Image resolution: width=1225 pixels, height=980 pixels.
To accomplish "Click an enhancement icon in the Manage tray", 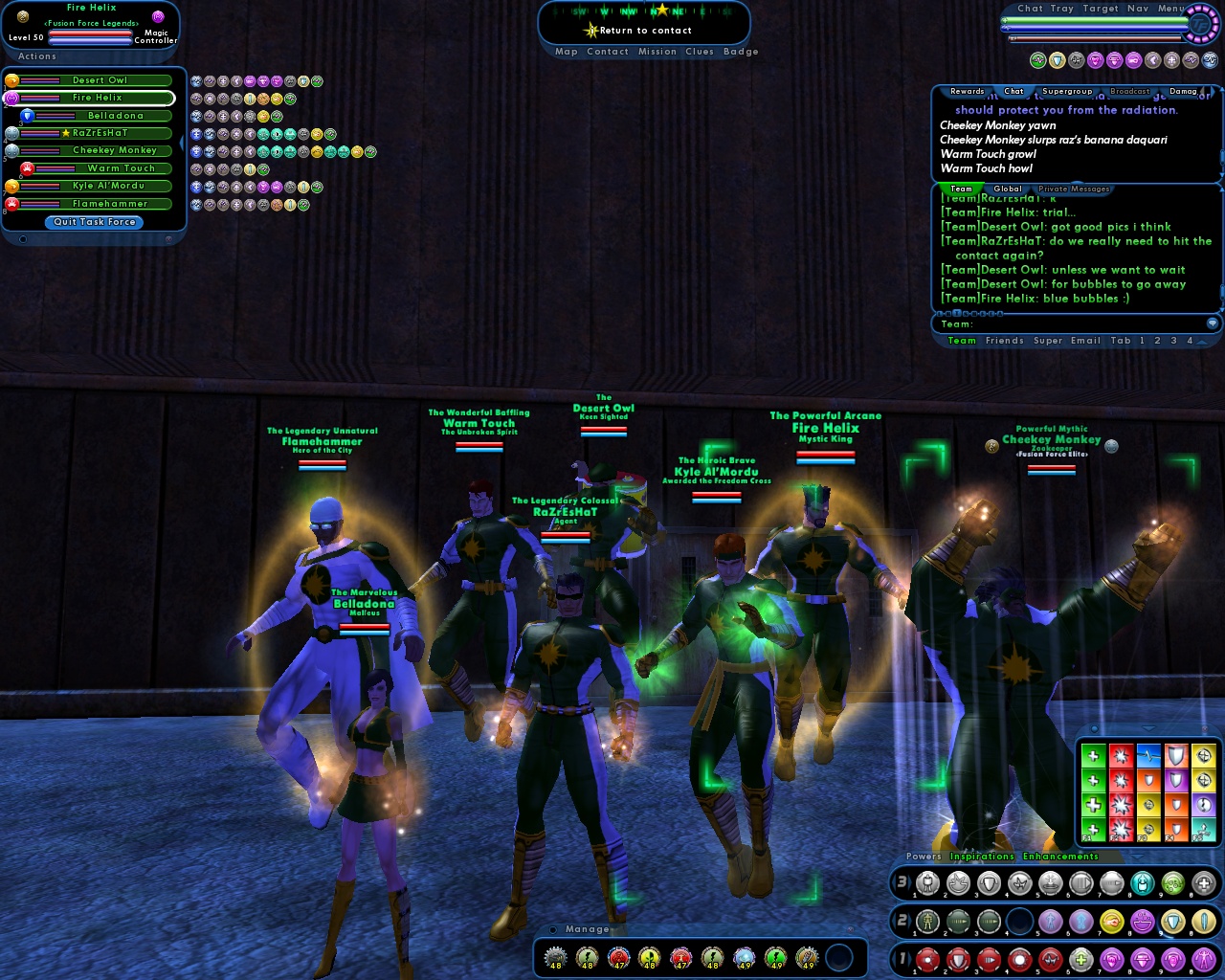I will click(x=555, y=958).
